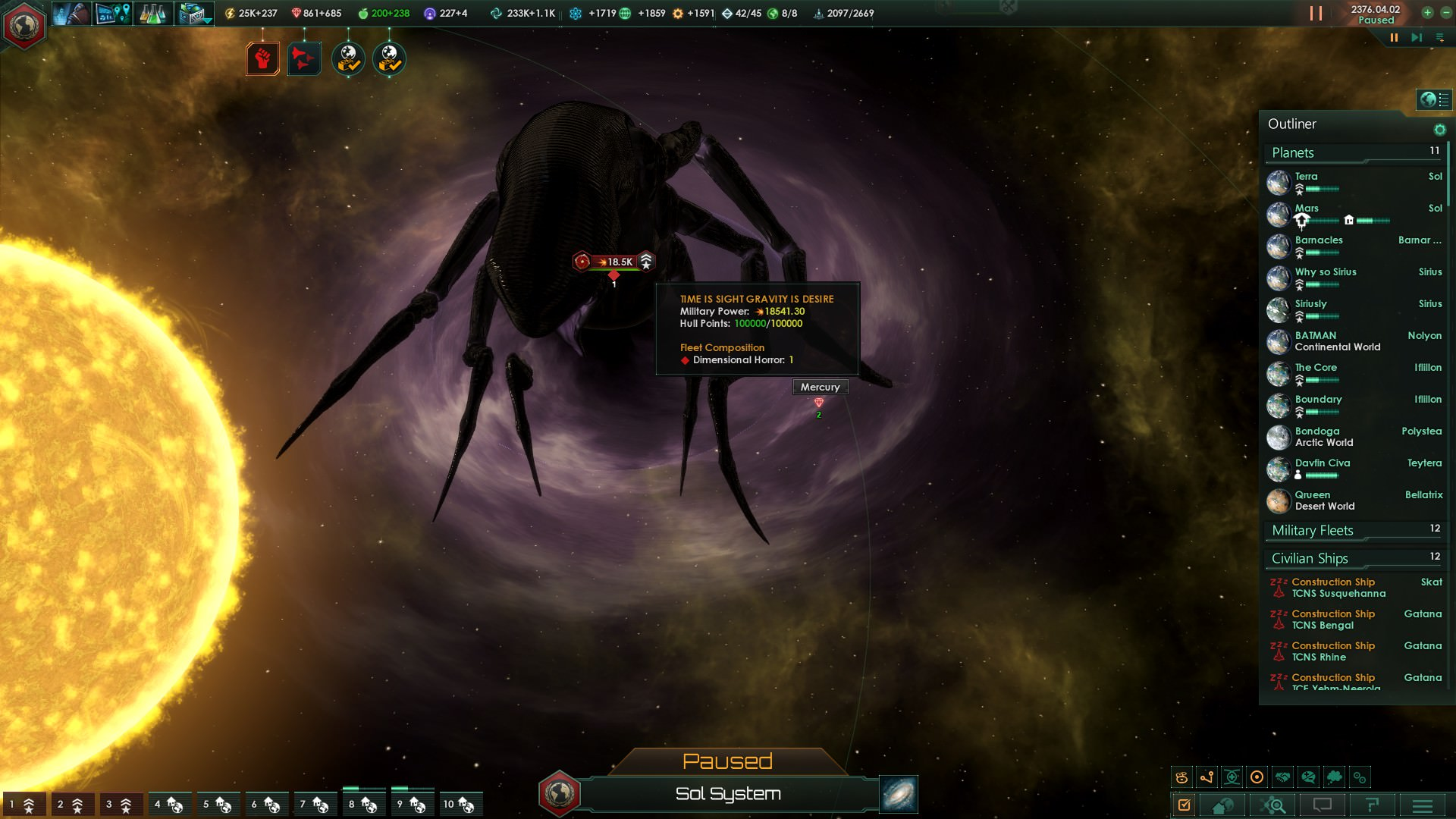Select the Dimensional Horror 18.5K fleet marker

613,262
